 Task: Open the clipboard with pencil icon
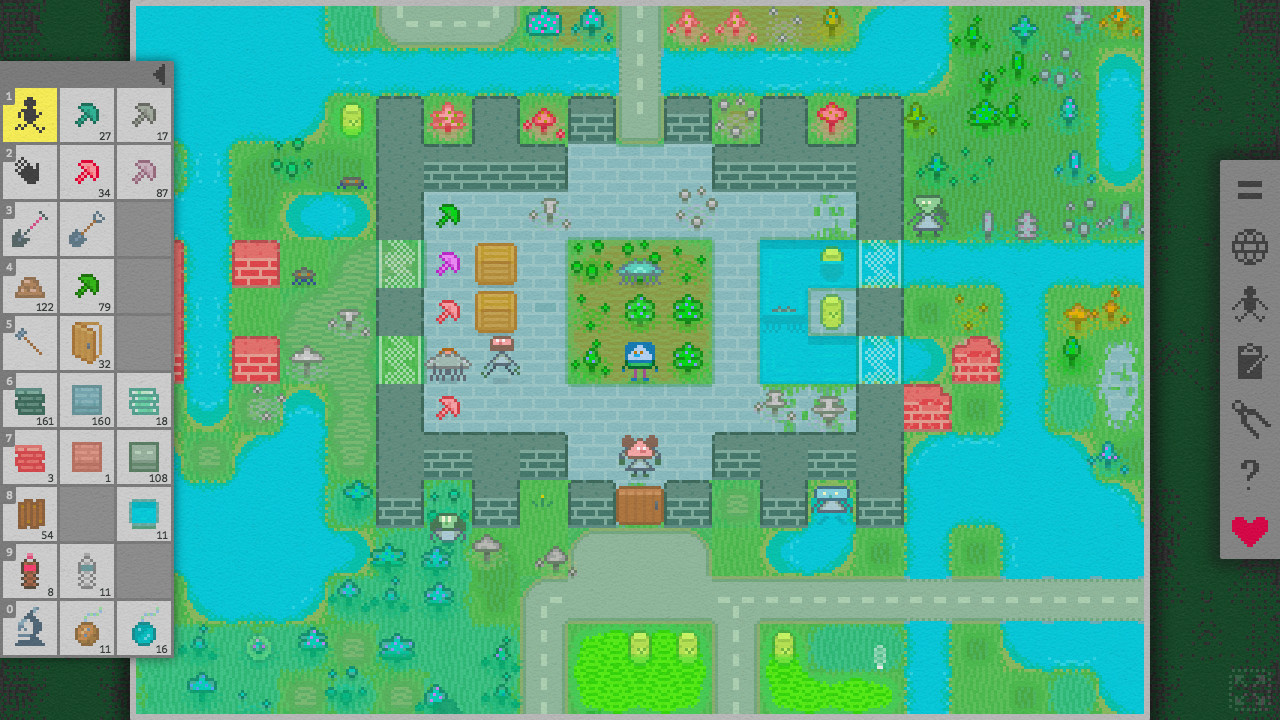(x=1248, y=358)
